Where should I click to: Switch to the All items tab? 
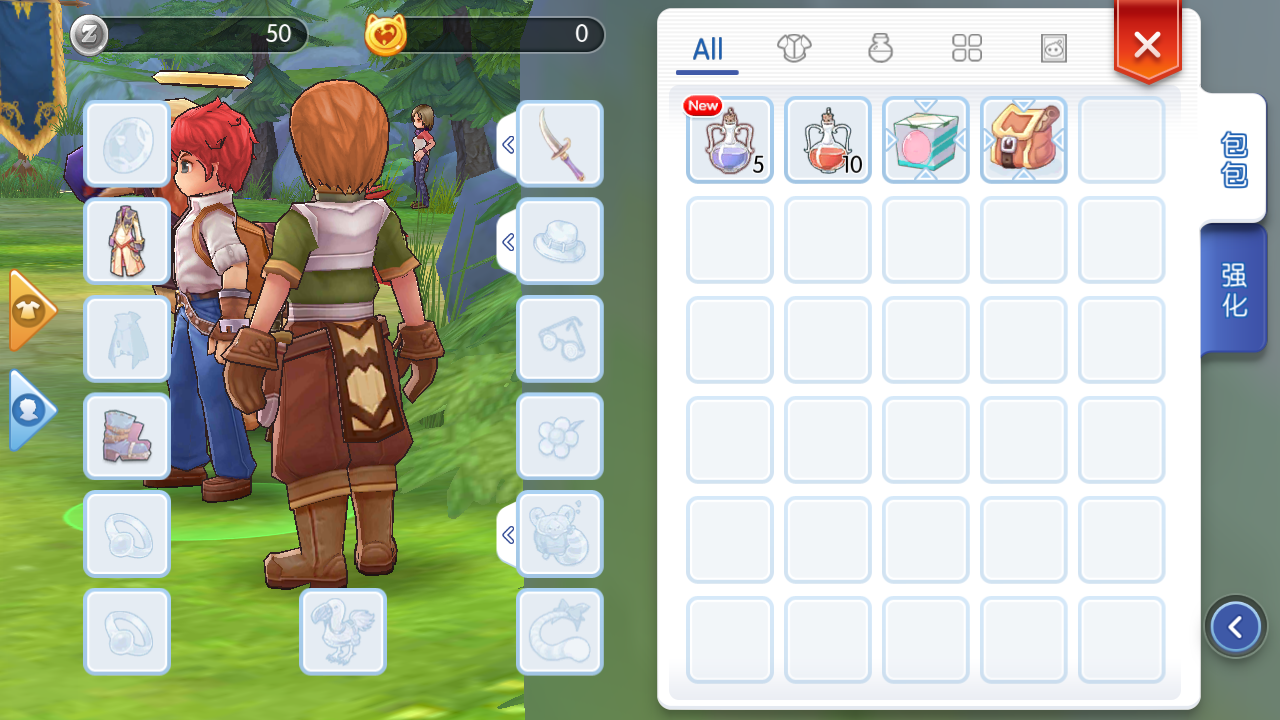click(x=707, y=49)
